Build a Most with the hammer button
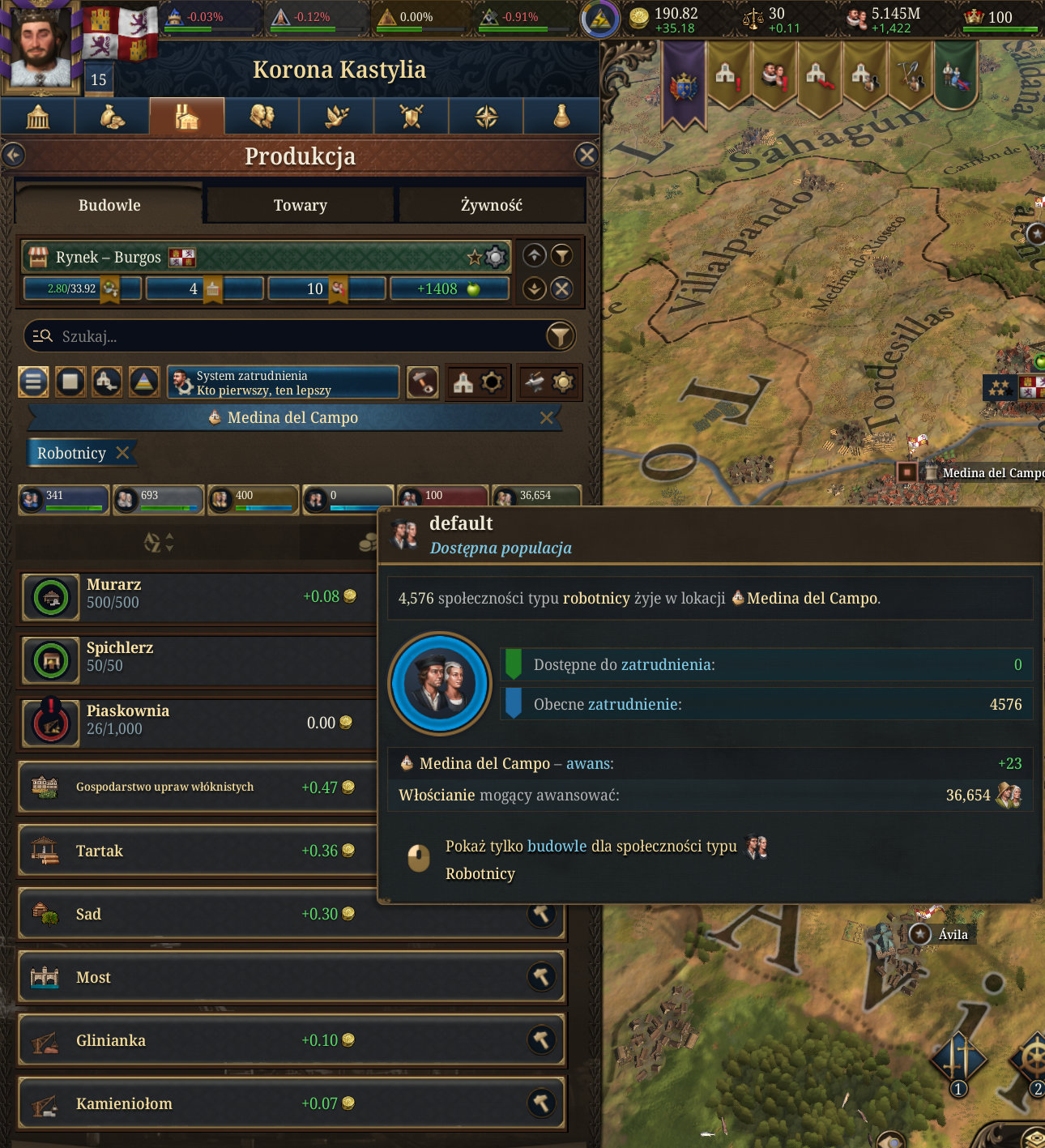The height and width of the screenshot is (1148, 1045). pos(541,977)
